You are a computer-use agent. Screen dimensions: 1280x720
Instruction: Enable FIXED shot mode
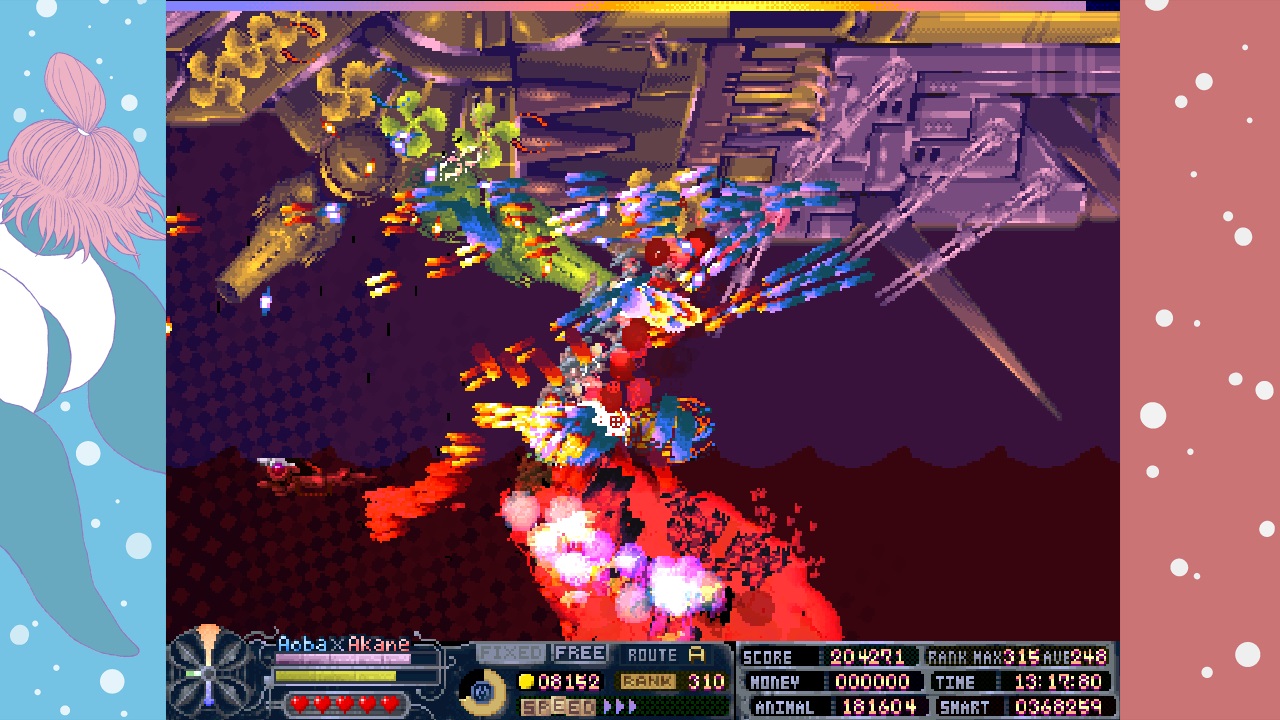[513, 653]
